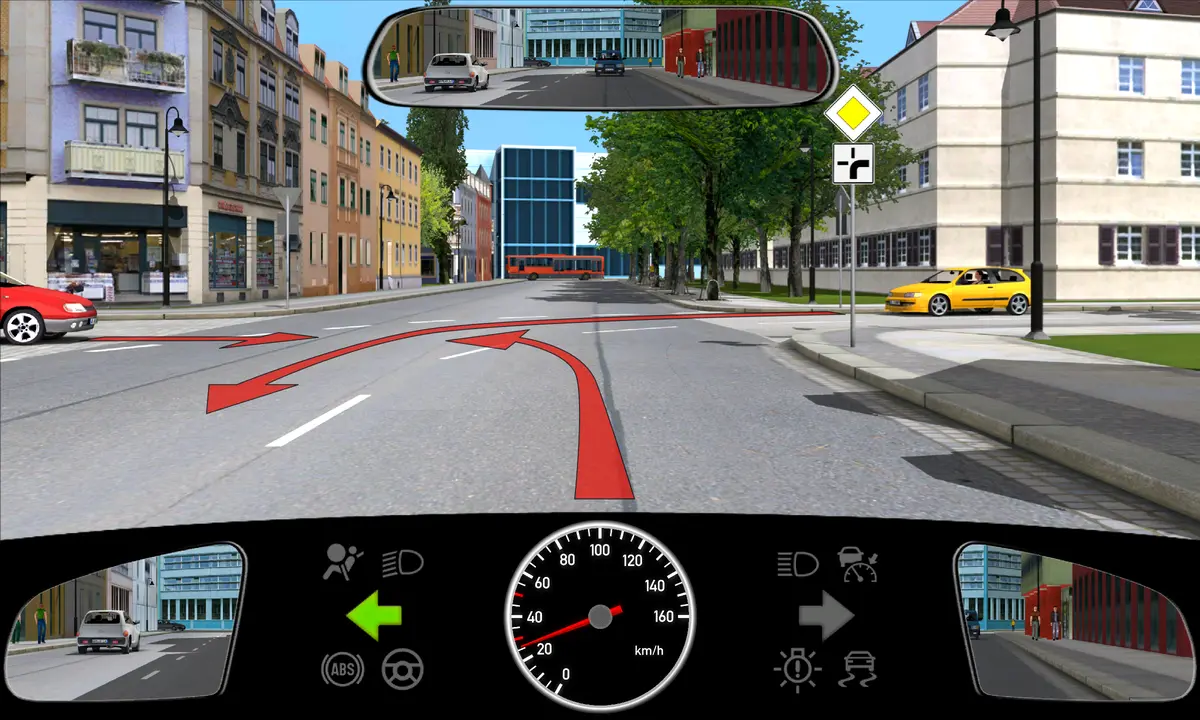Viewport: 1200px width, 720px height.
Task: Toggle the headlight icon beside the airbag indicator
Action: tap(402, 563)
